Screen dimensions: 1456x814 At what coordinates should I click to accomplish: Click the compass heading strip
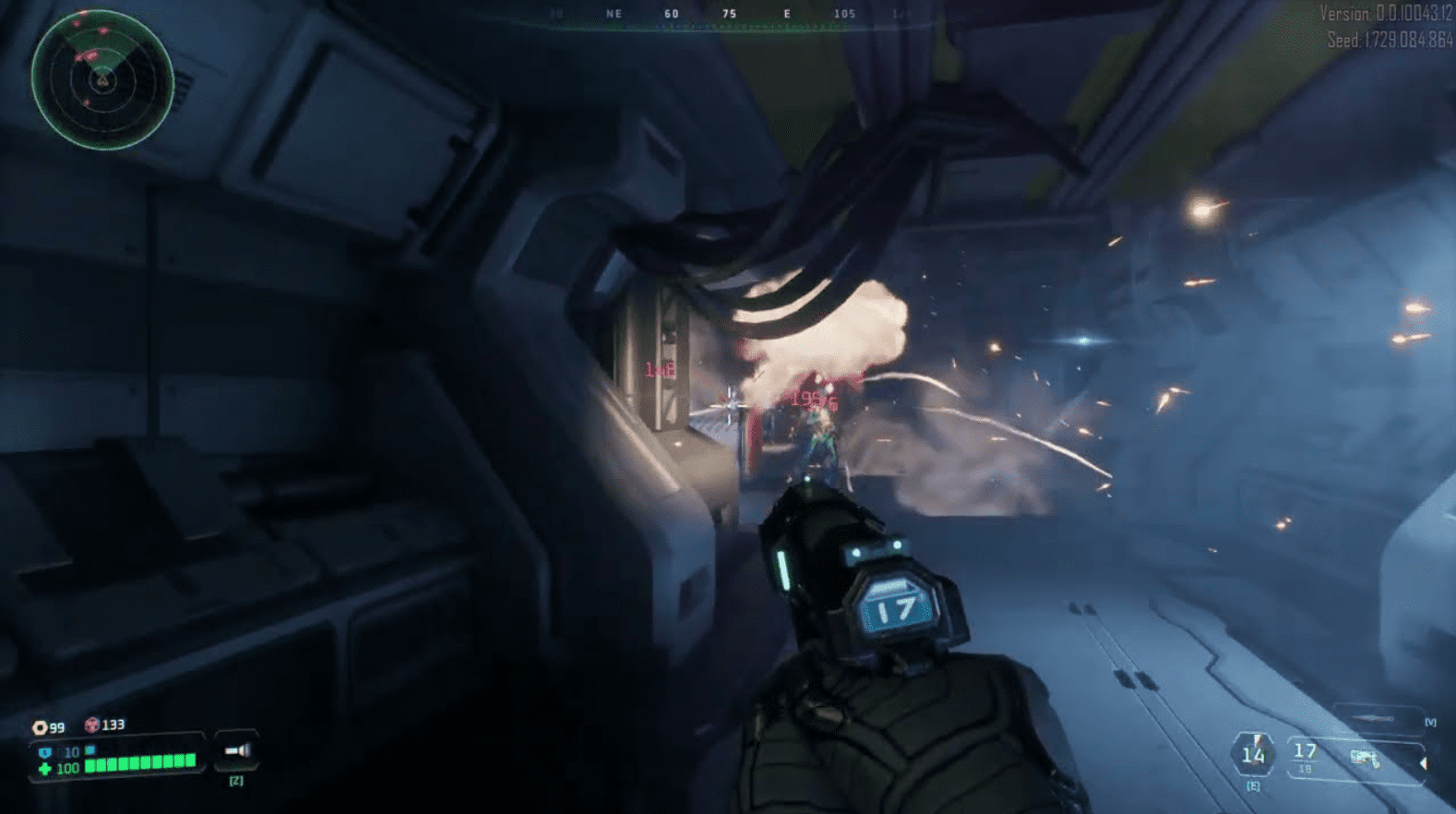[729, 15]
